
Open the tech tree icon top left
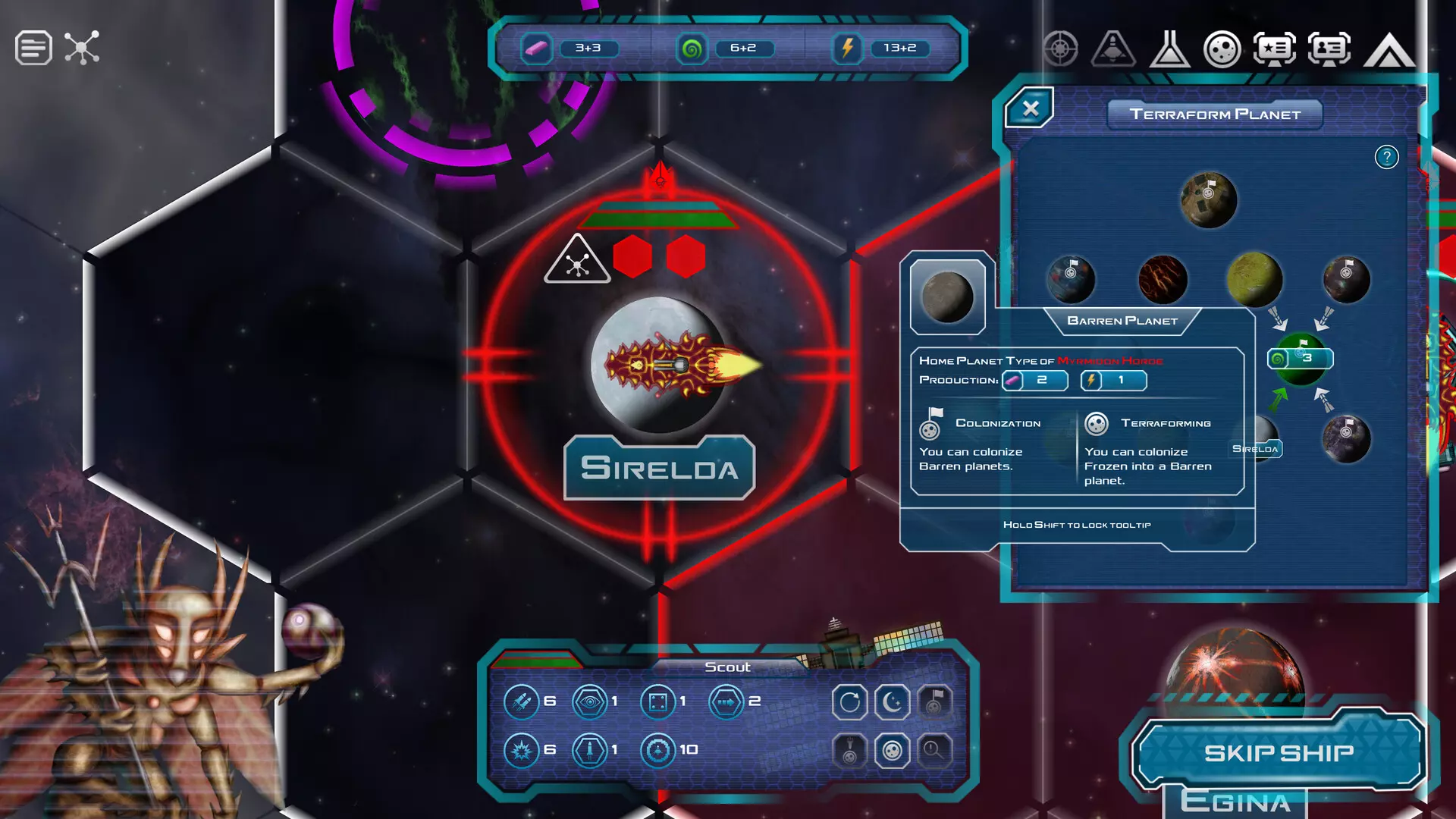point(83,47)
